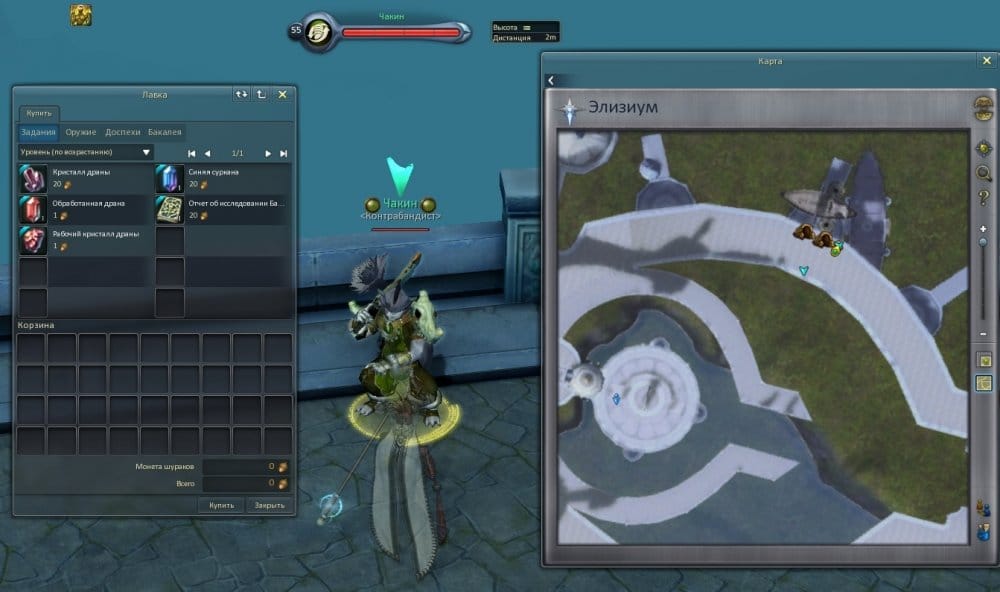This screenshot has height=592, width=1000.
Task: Open the Доспехи shop category
Action: point(123,132)
